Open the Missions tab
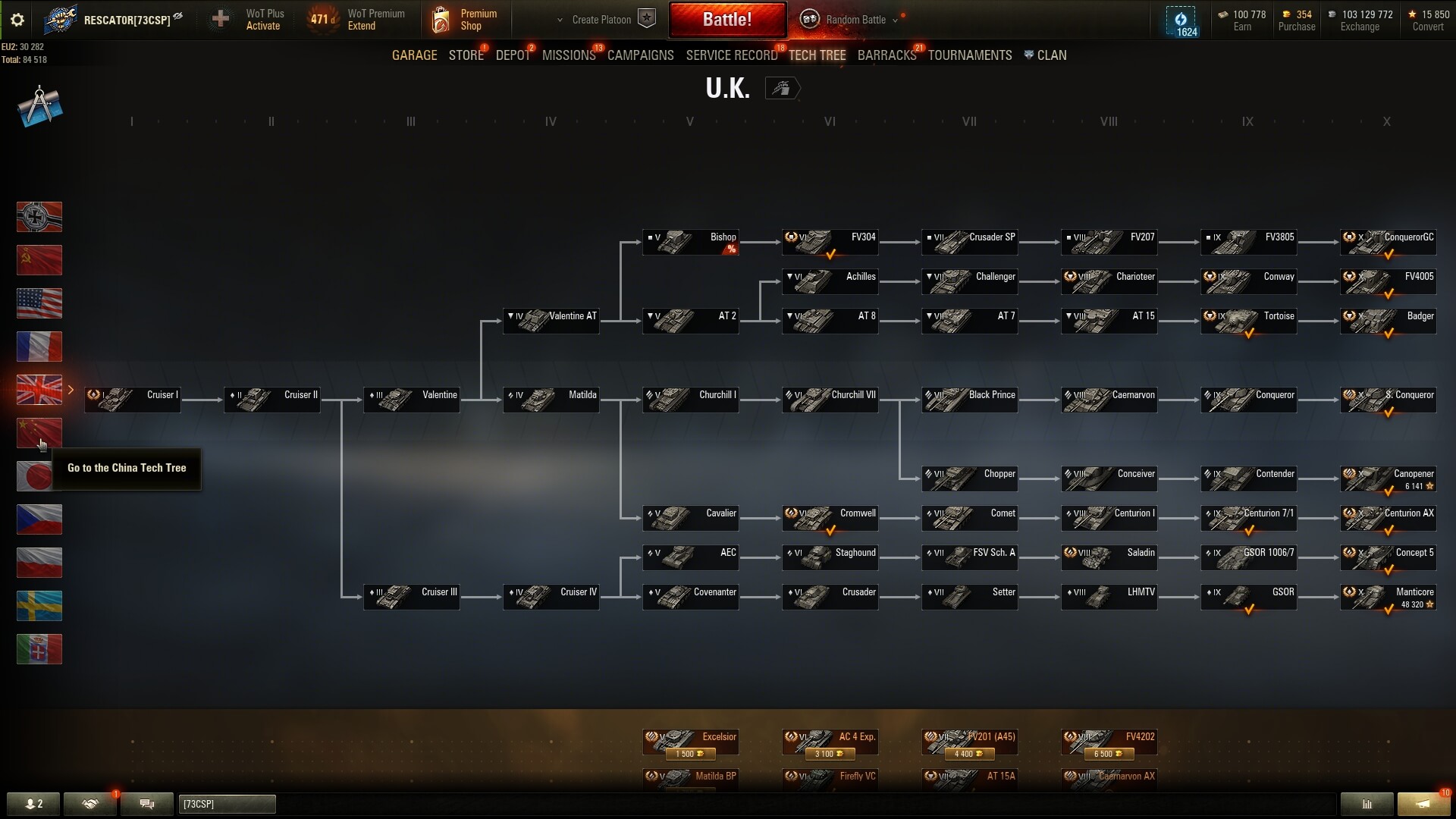Image resolution: width=1456 pixels, height=819 pixels. 569,55
